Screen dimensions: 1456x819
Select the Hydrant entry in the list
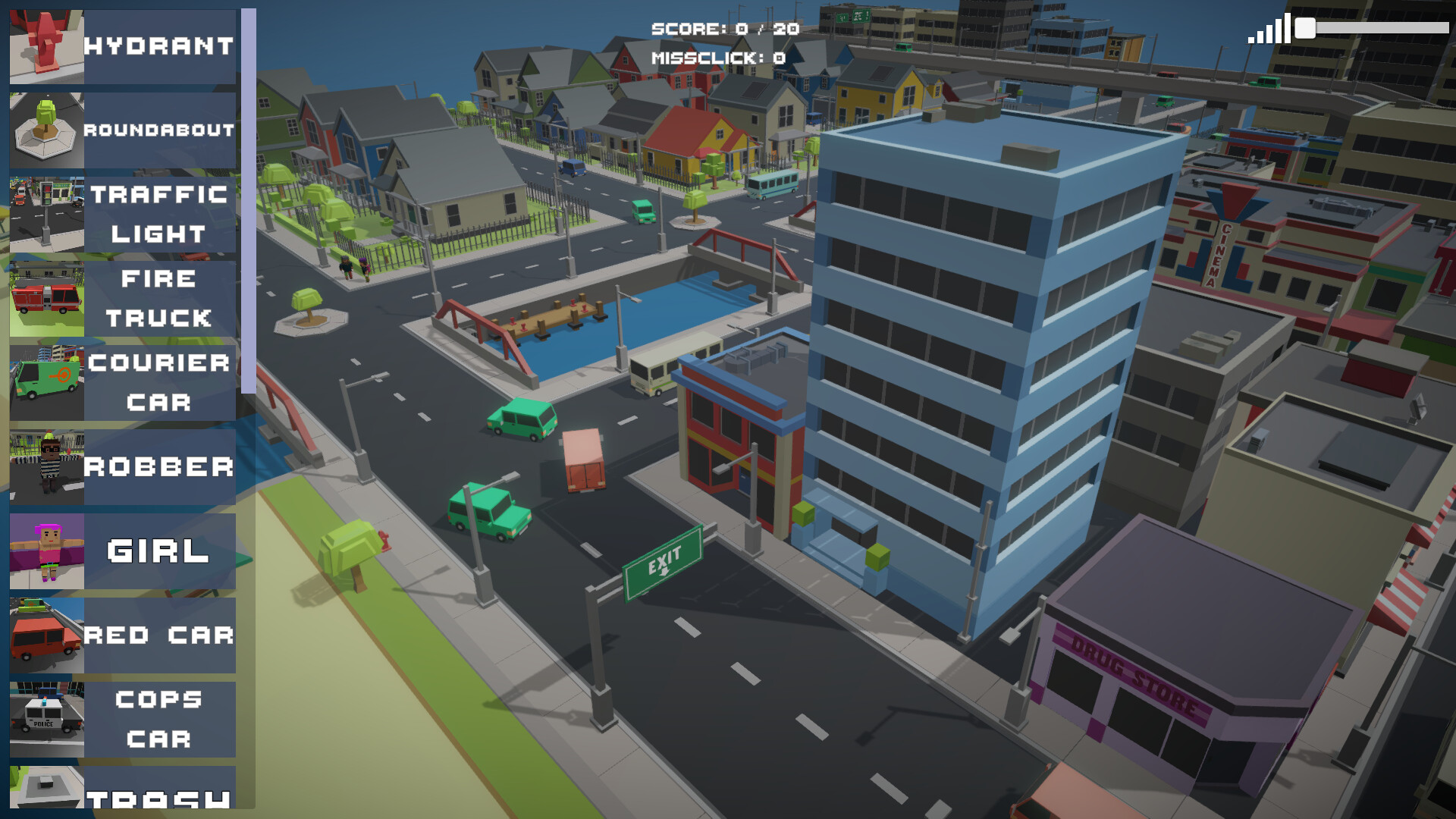(x=123, y=46)
